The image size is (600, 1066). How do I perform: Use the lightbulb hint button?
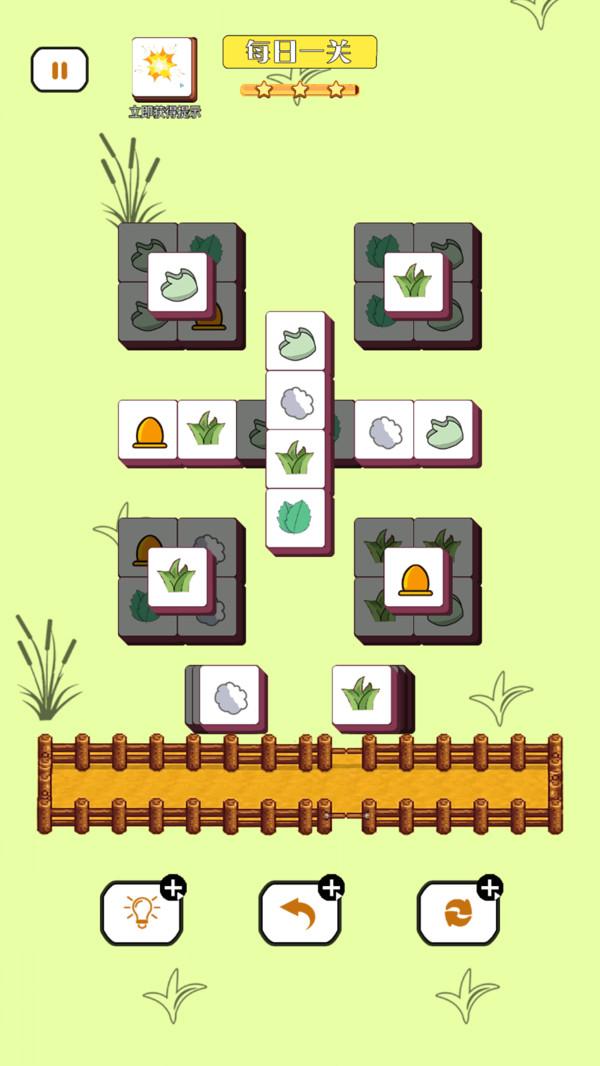point(141,912)
